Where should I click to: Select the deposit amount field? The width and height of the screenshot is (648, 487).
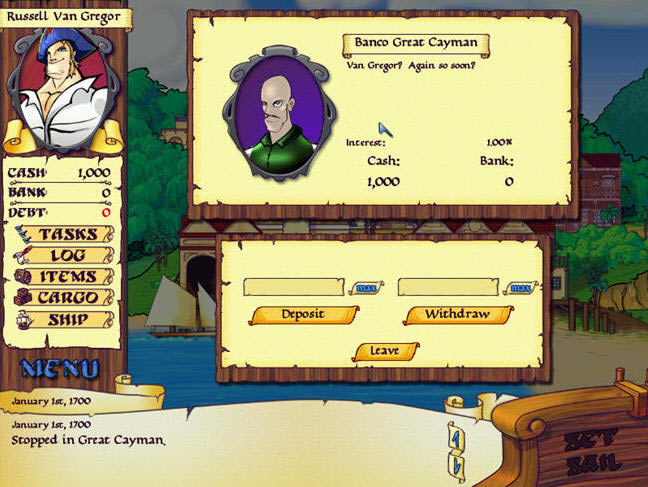[294, 287]
